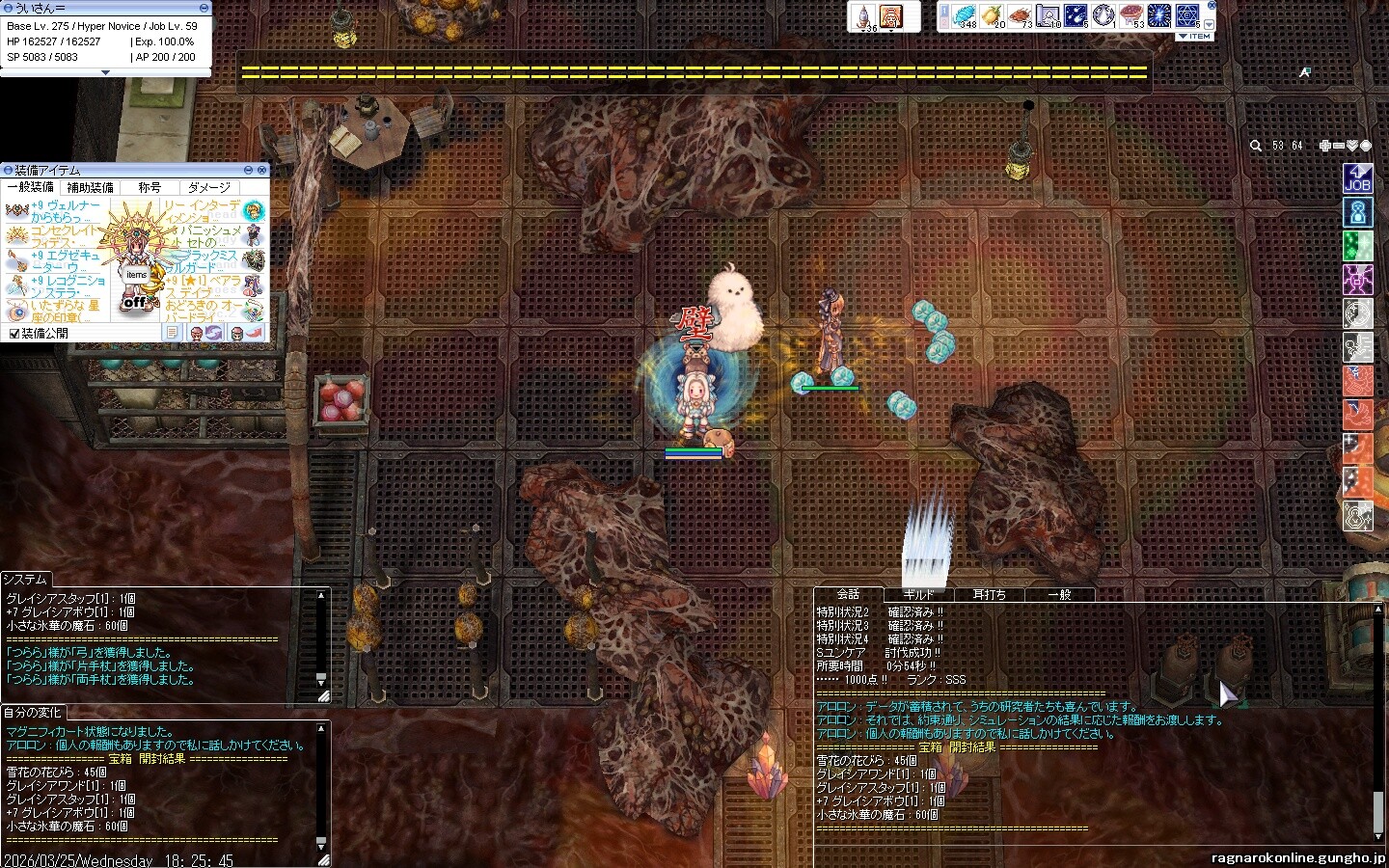Zoom in the minimap with plus button
This screenshot has height=868, width=1389.
point(1325,146)
